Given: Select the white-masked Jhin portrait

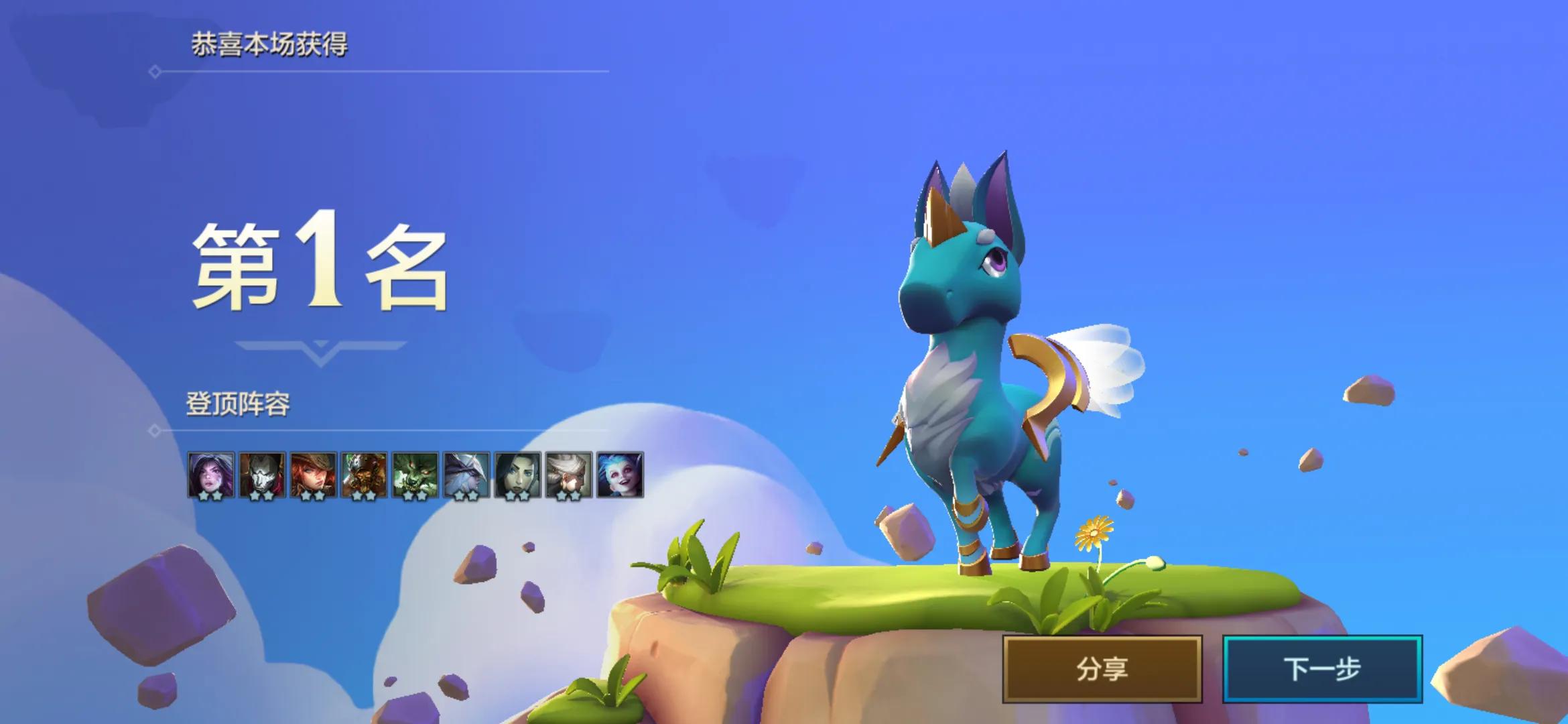Looking at the screenshot, I should [x=262, y=475].
